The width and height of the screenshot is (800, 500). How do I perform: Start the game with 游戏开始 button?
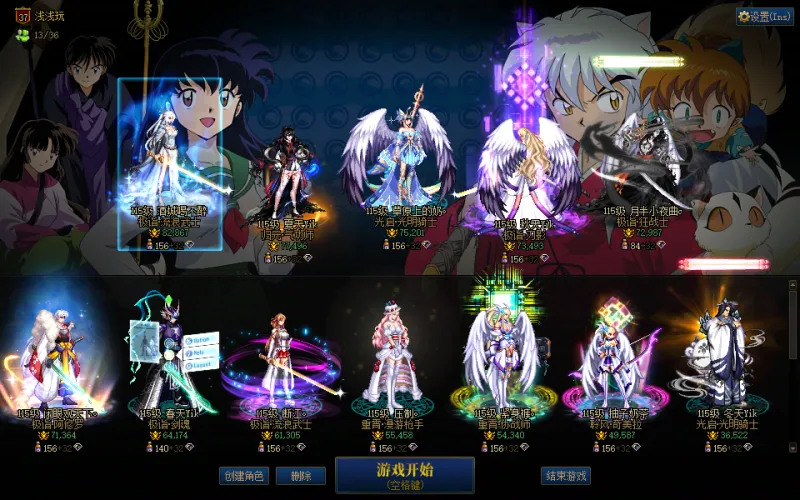[404, 475]
